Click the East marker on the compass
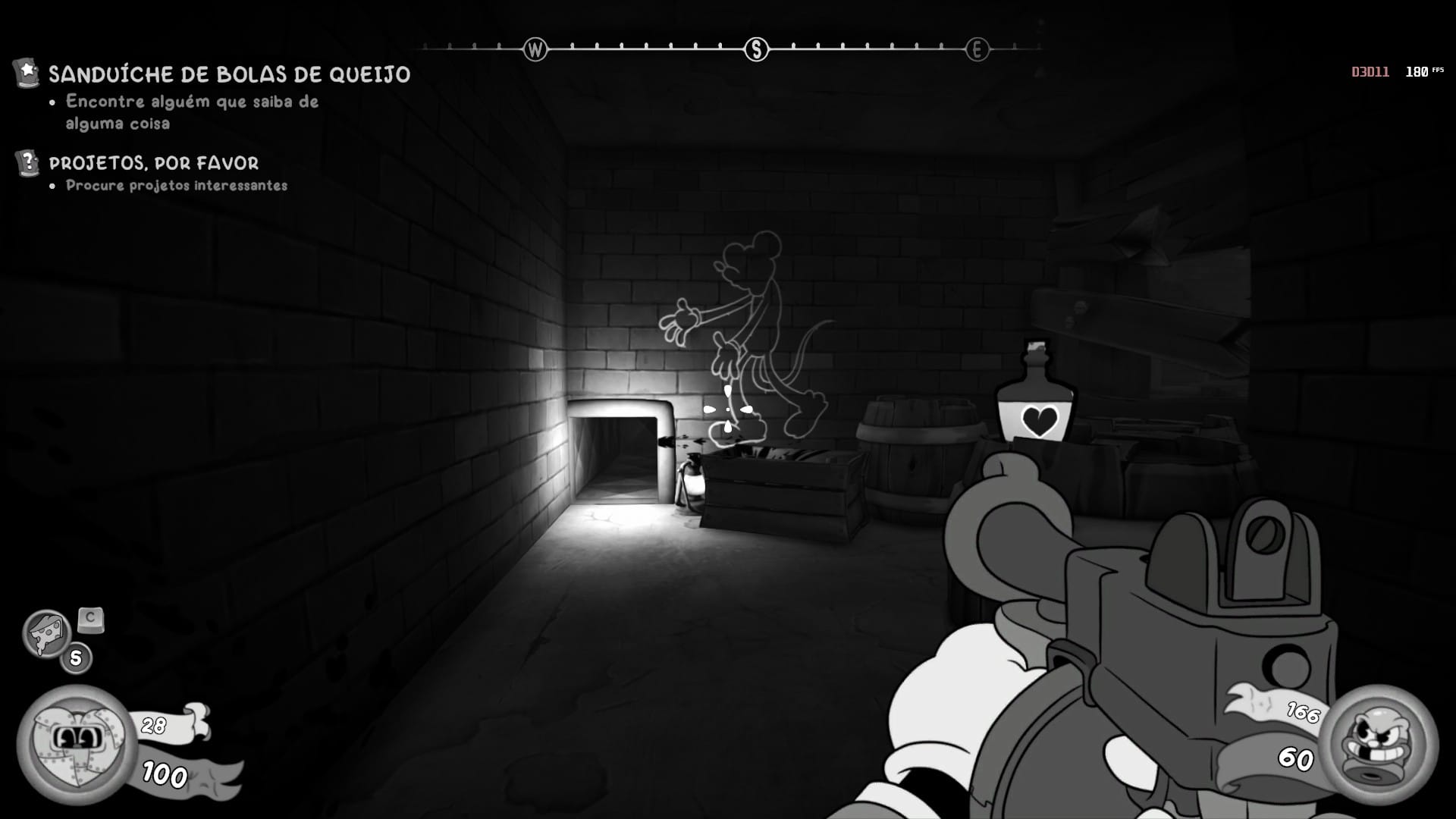The height and width of the screenshot is (819, 1456). click(x=977, y=50)
